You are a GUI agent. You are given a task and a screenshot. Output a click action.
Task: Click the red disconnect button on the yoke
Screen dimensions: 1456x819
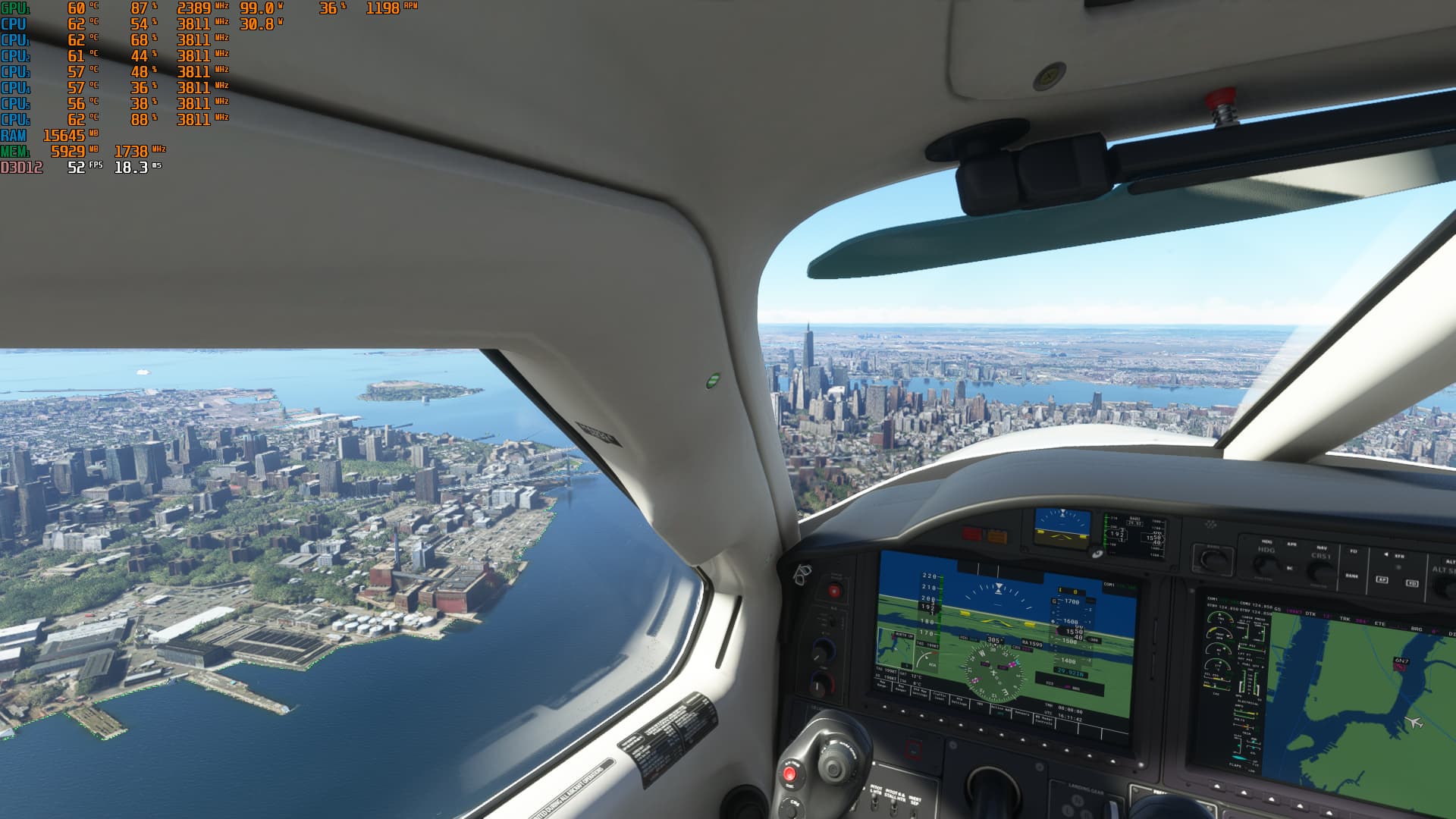tap(789, 773)
